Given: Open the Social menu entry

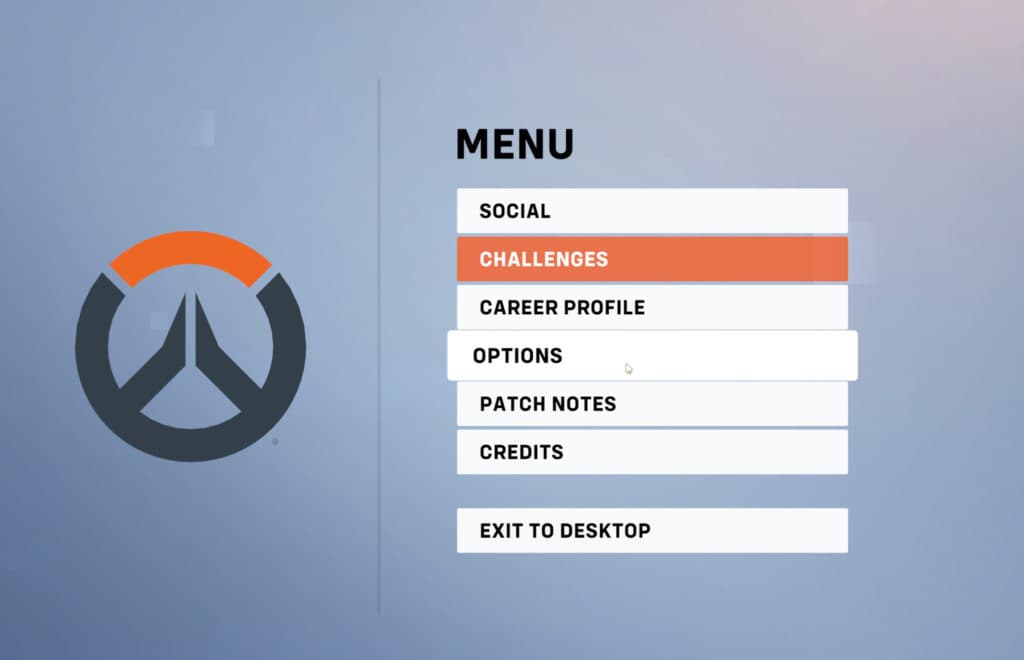Looking at the screenshot, I should point(652,211).
